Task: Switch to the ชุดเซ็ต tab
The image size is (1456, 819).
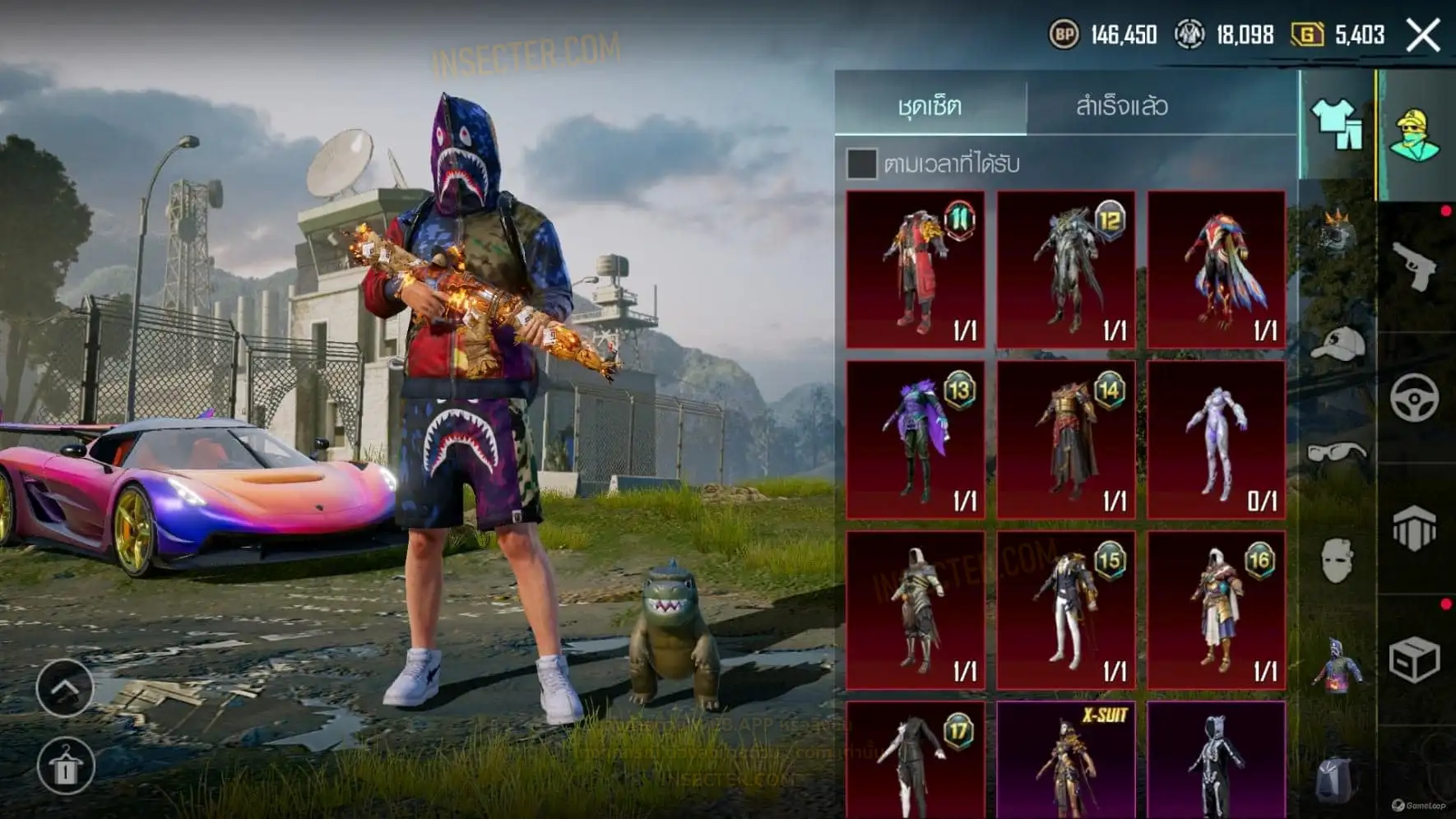Action: coord(930,106)
